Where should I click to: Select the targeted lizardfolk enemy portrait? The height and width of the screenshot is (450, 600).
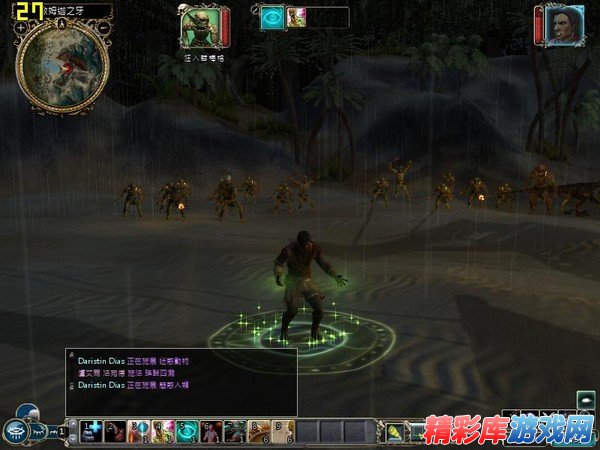199,24
